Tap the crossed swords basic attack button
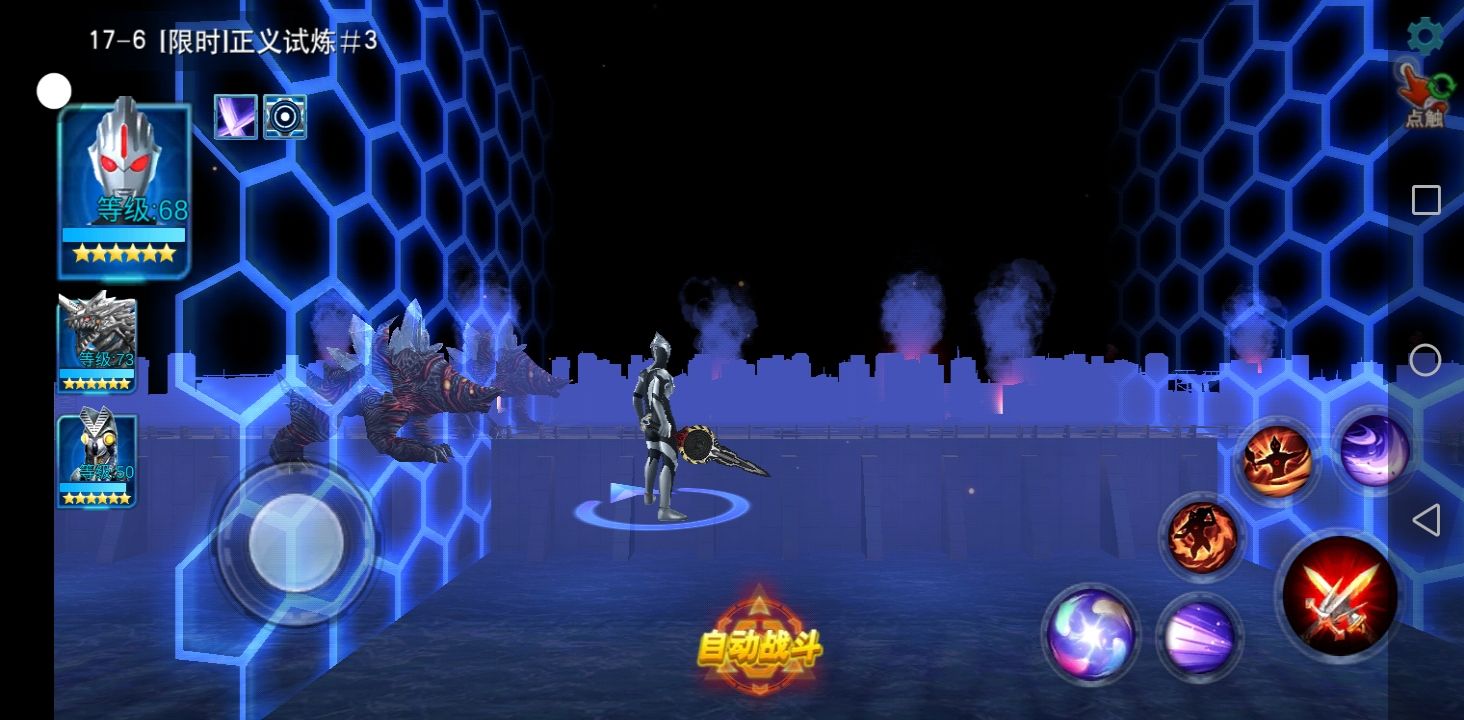This screenshot has height=720, width=1464. click(1339, 594)
